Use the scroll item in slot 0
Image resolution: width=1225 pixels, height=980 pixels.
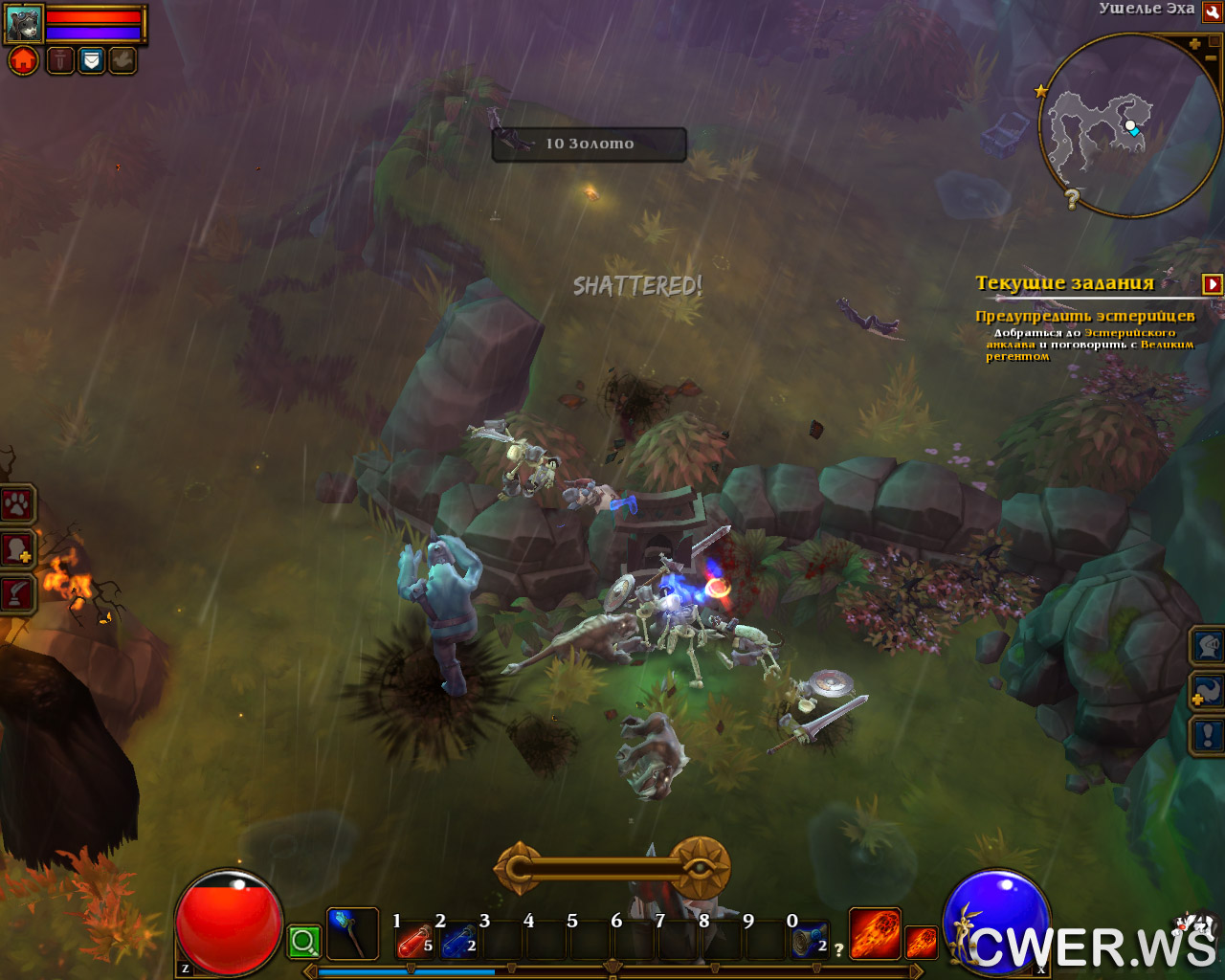pyautogui.click(x=809, y=943)
